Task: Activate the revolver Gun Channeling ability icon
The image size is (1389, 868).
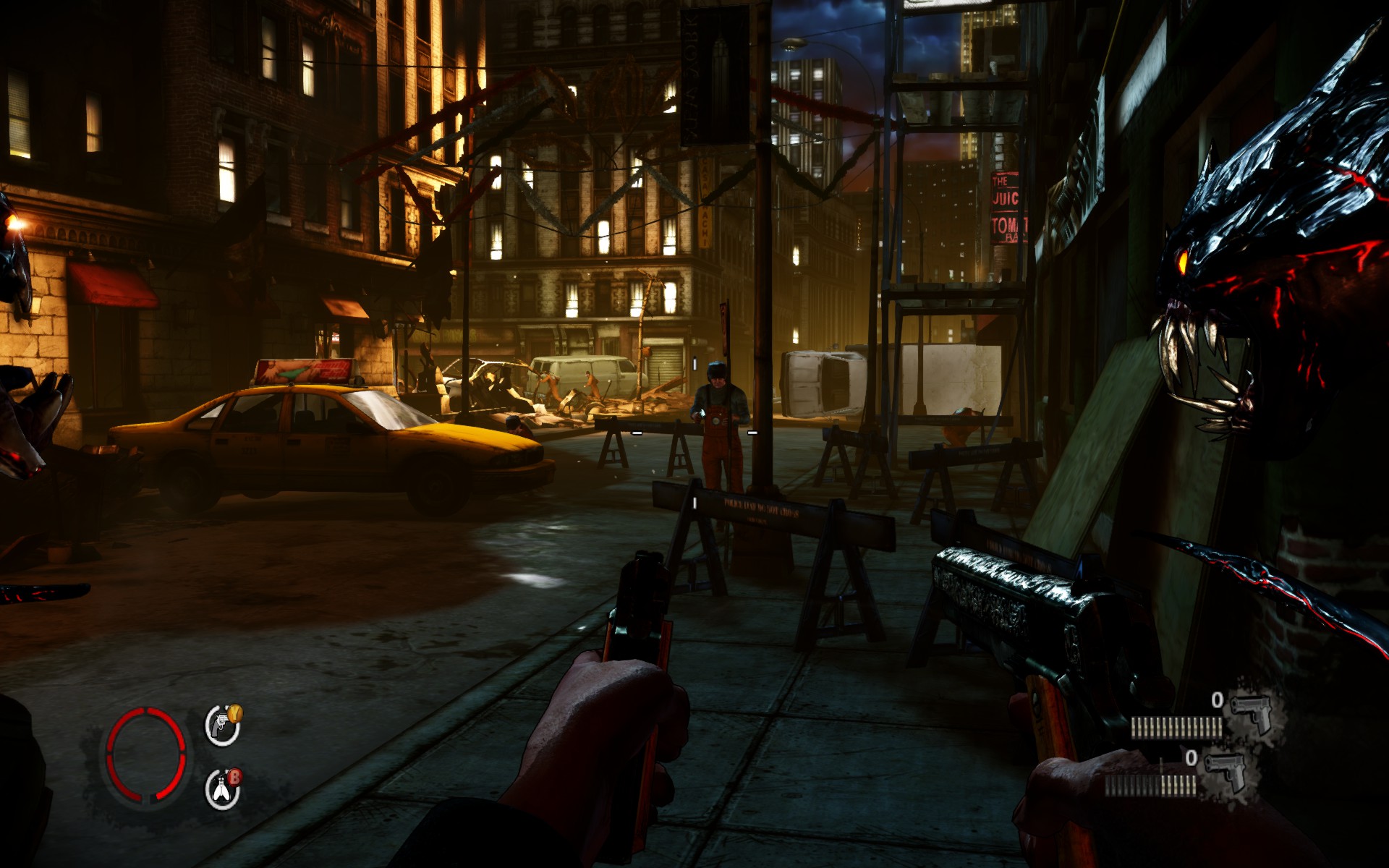Action: (221, 726)
